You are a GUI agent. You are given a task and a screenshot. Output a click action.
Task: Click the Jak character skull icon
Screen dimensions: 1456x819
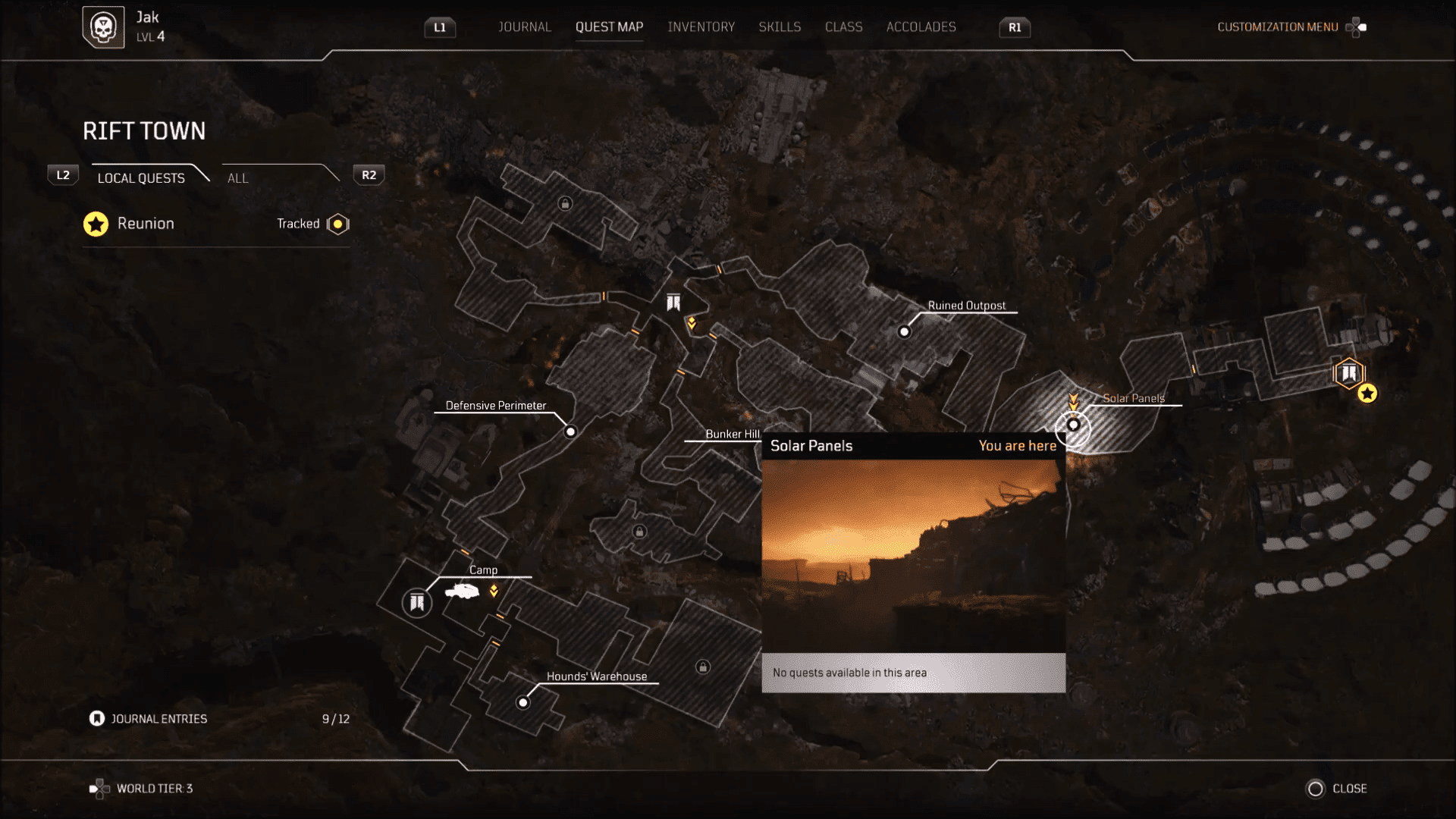[104, 26]
